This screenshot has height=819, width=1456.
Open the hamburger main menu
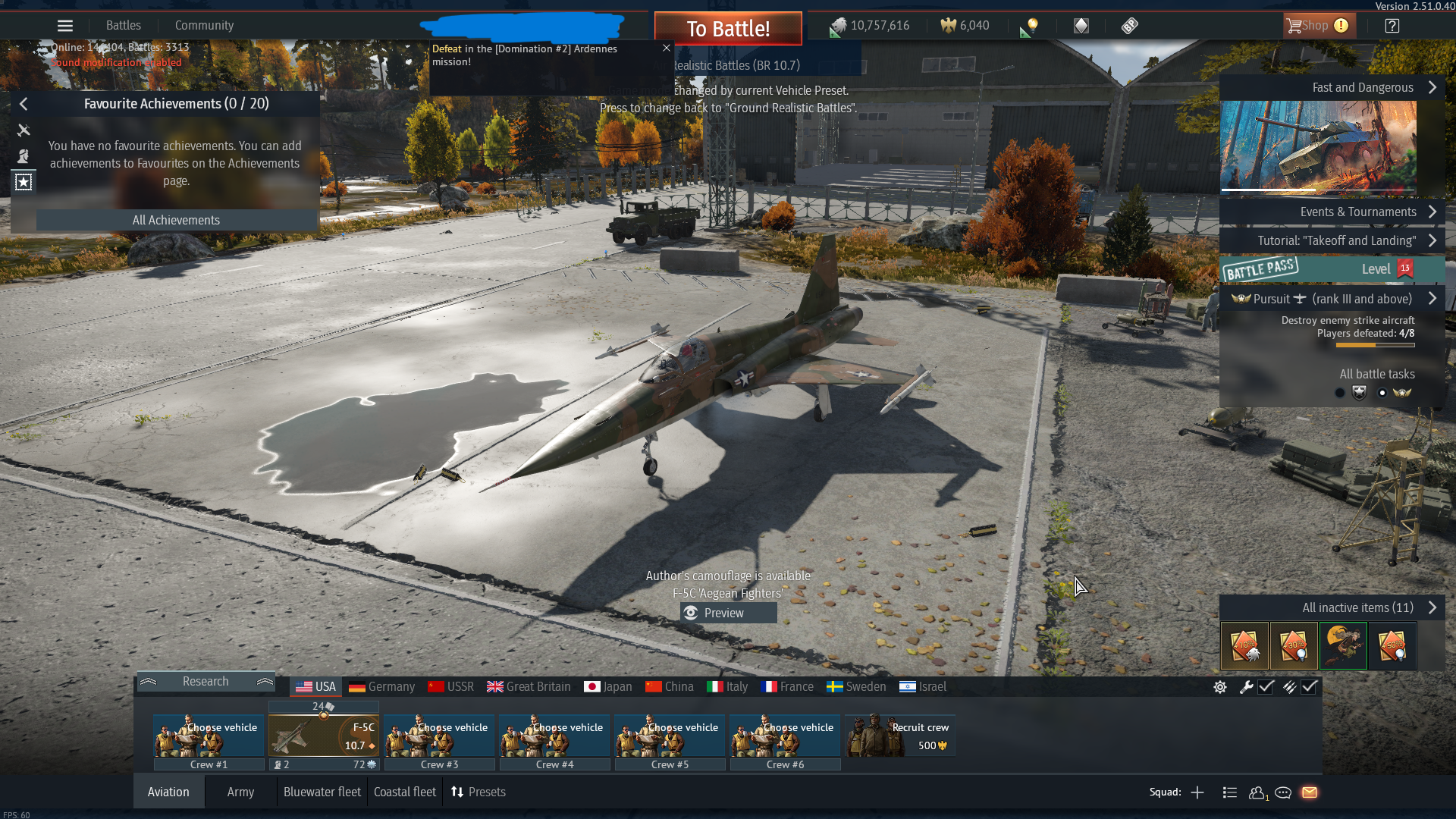coord(65,26)
